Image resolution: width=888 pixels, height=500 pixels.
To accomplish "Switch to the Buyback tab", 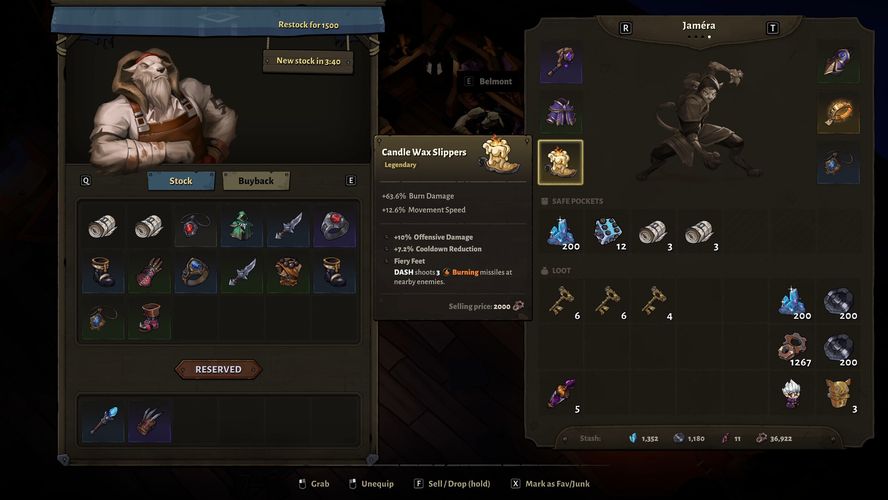I will (256, 181).
